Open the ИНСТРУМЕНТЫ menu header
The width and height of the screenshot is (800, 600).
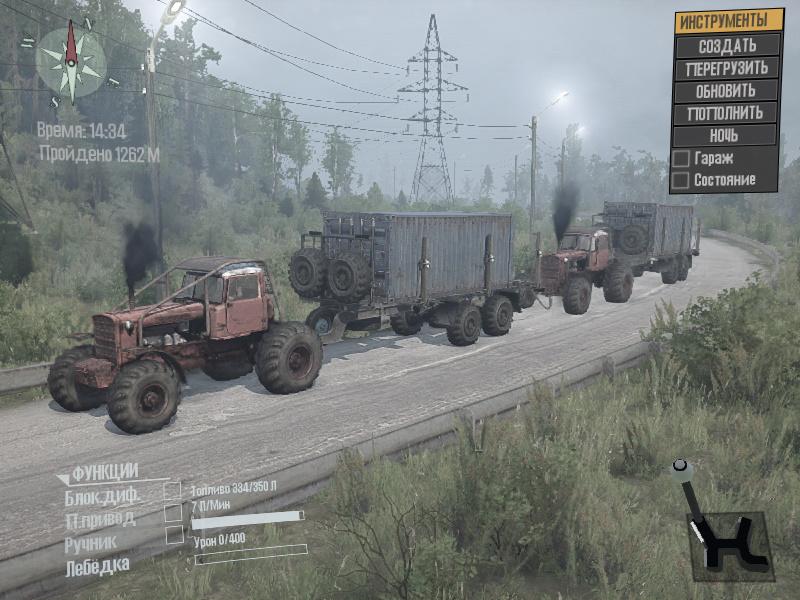pos(727,20)
